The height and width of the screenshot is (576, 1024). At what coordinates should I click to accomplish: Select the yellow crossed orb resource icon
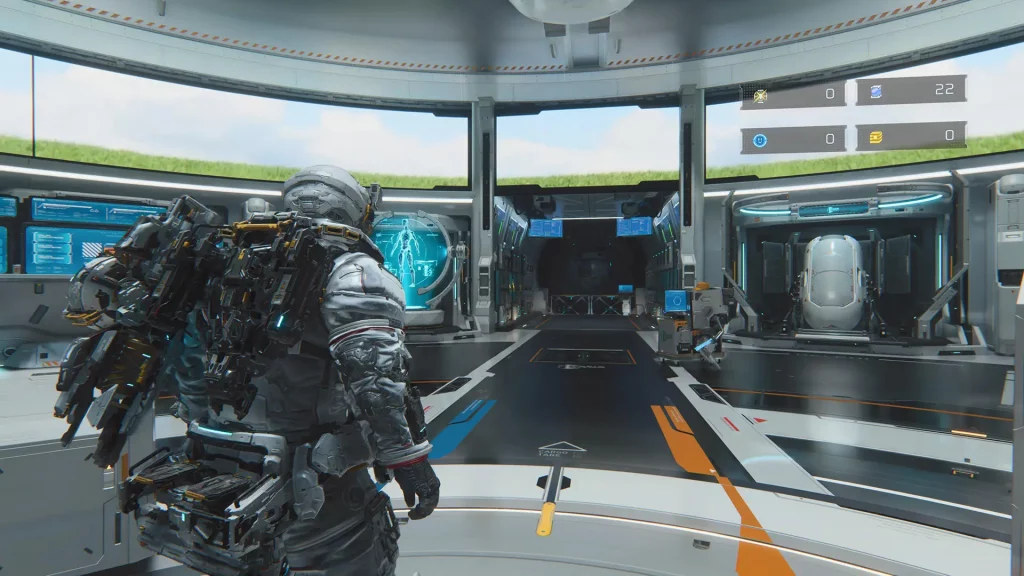pyautogui.click(x=760, y=96)
